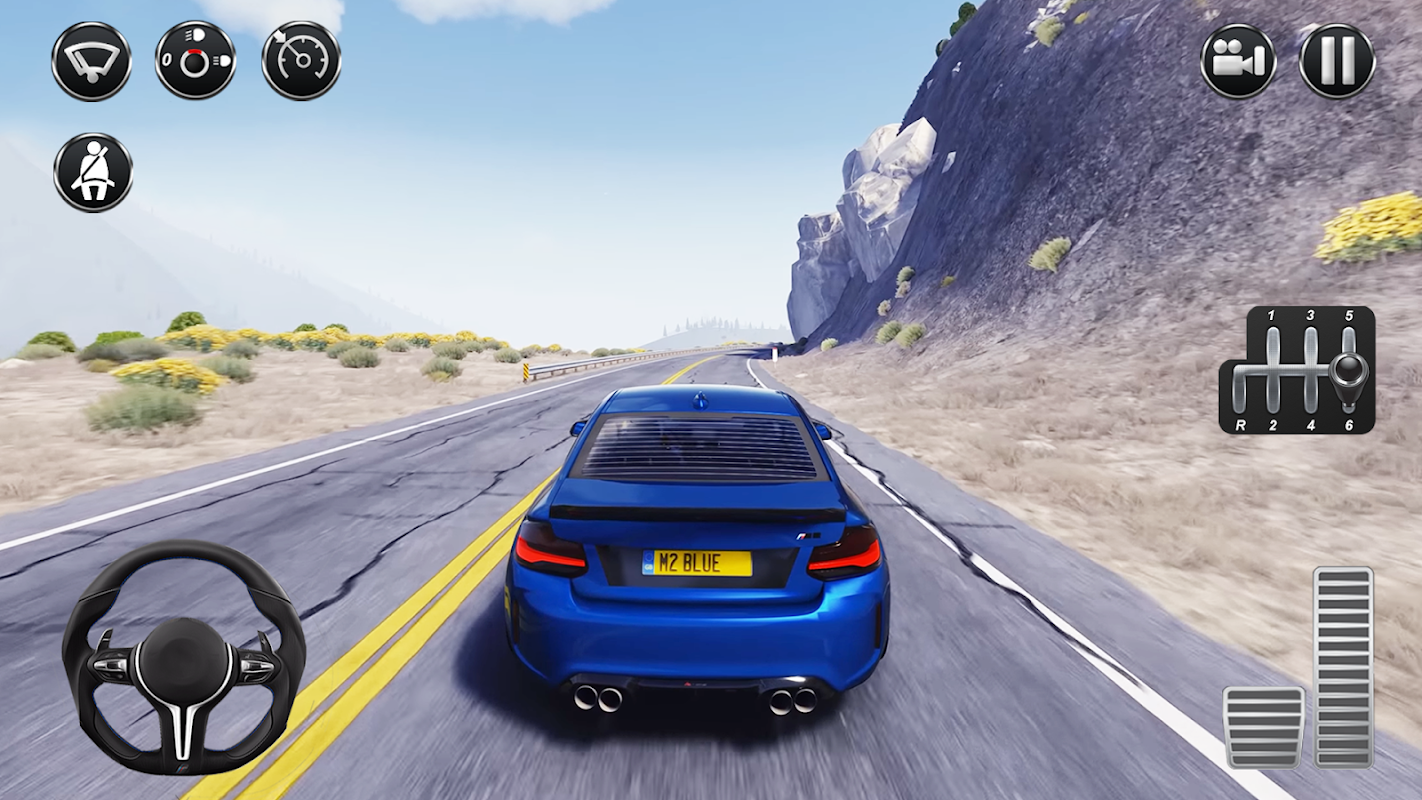
Task: Hit the brake pedal
Action: [x=1264, y=727]
